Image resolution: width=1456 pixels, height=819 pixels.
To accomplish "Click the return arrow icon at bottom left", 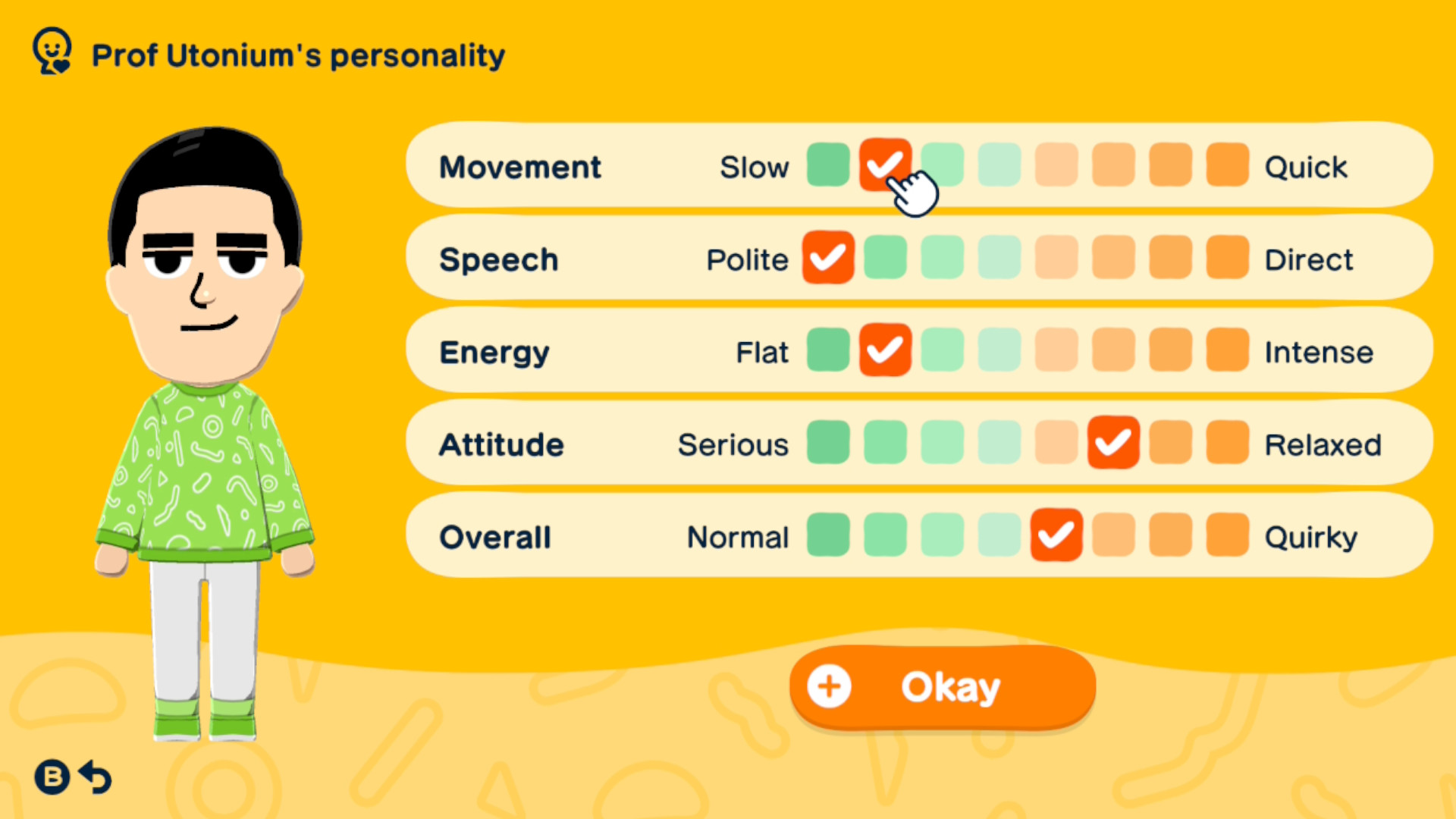I will [x=94, y=777].
